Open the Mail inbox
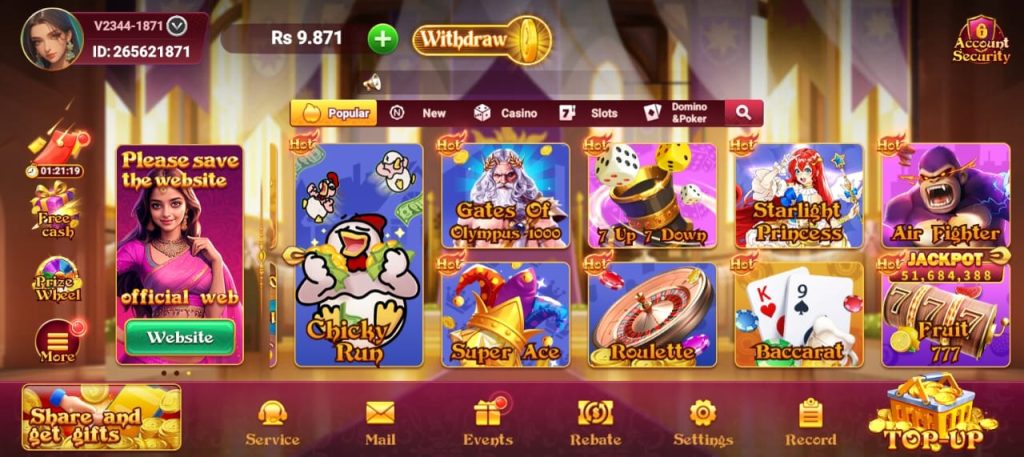Viewport: 1024px width, 457px height. 380,422
